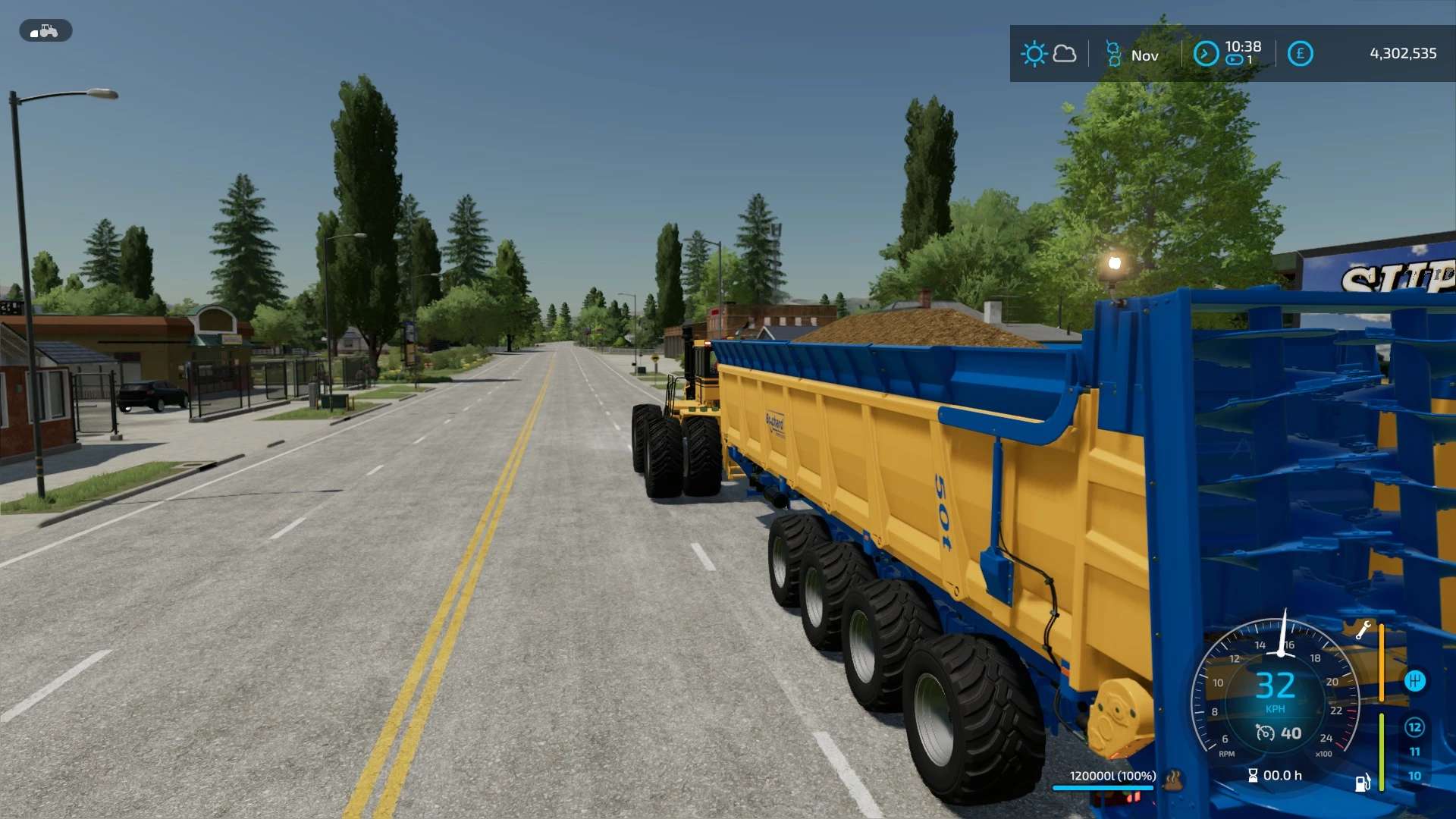This screenshot has height=819, width=1456.
Task: Toggle the time speed arrow icon
Action: coord(1206,54)
